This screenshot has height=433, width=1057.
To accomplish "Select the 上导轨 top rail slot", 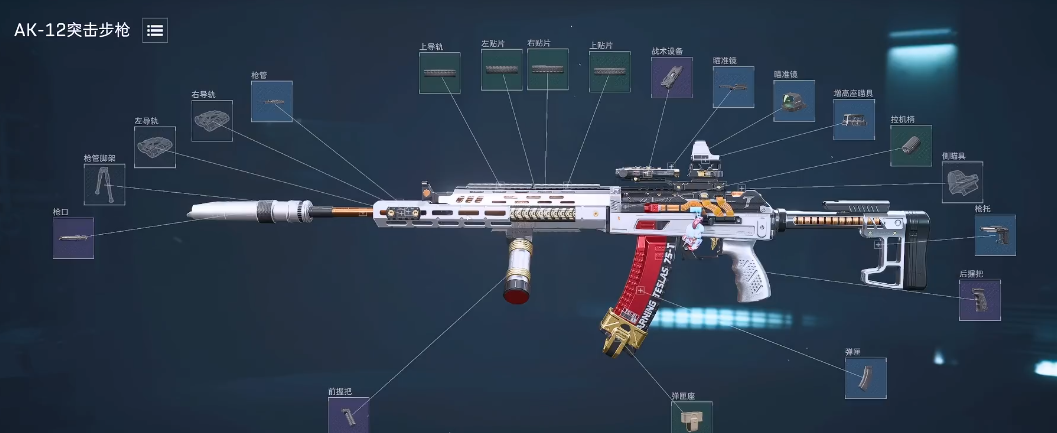I will (x=440, y=73).
